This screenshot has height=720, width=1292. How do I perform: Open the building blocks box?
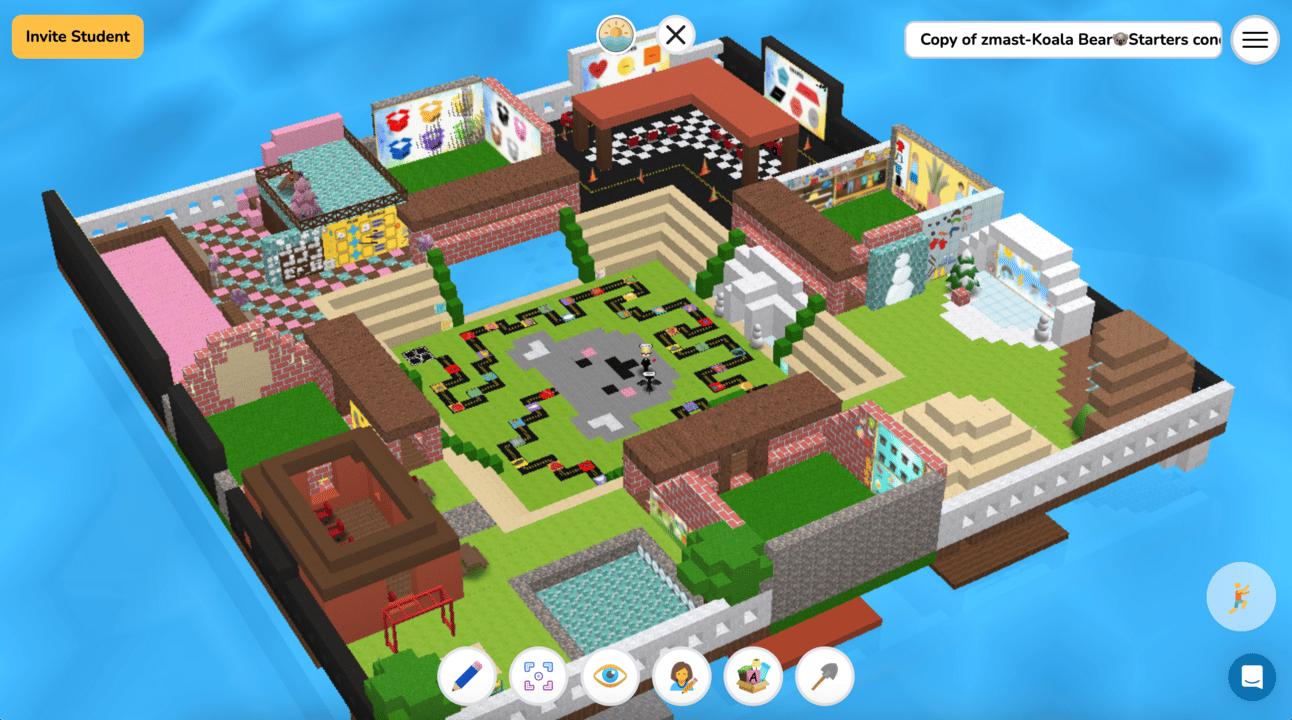coord(753,677)
